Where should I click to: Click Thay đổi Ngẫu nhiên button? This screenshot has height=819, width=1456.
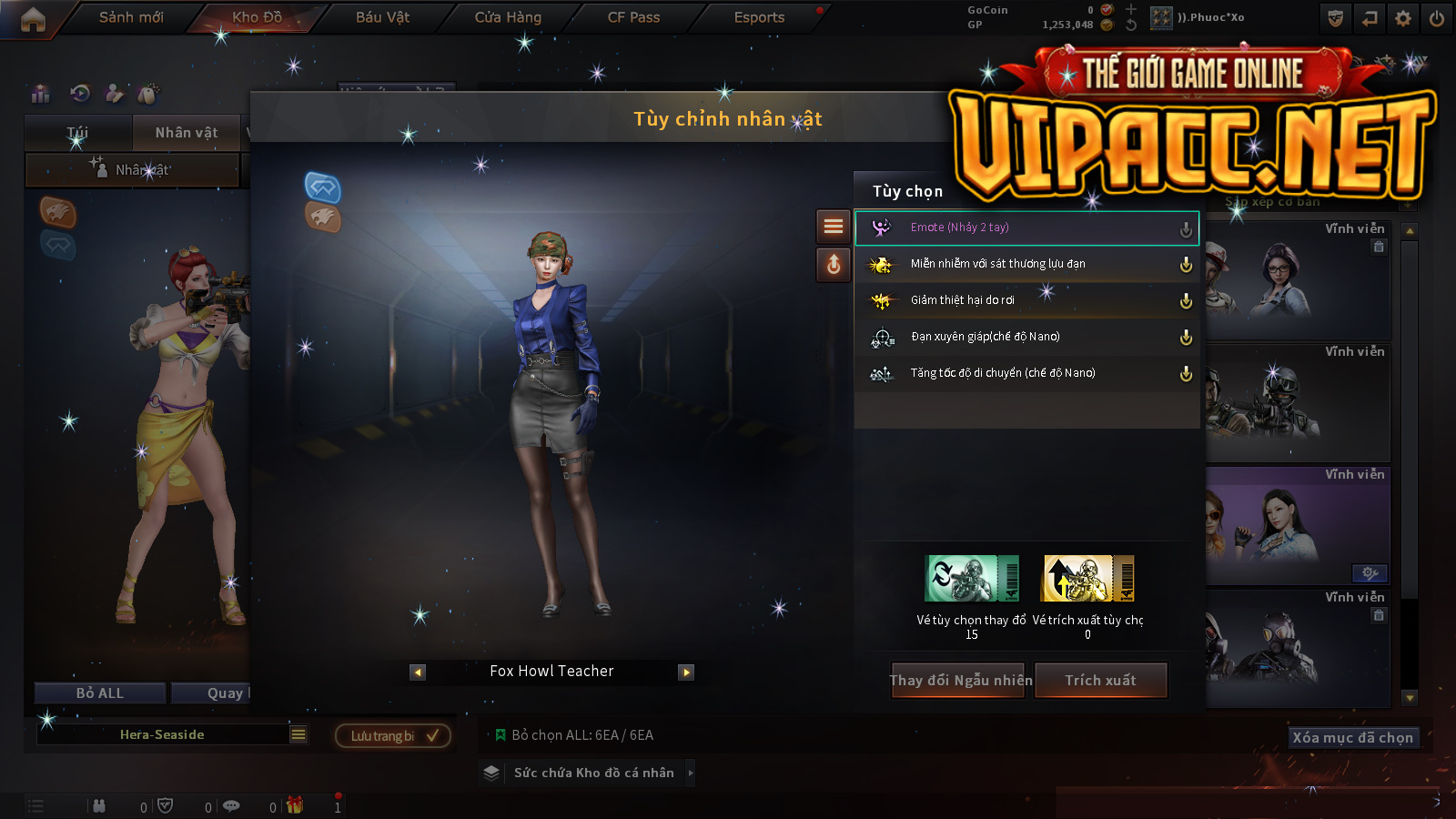[959, 681]
